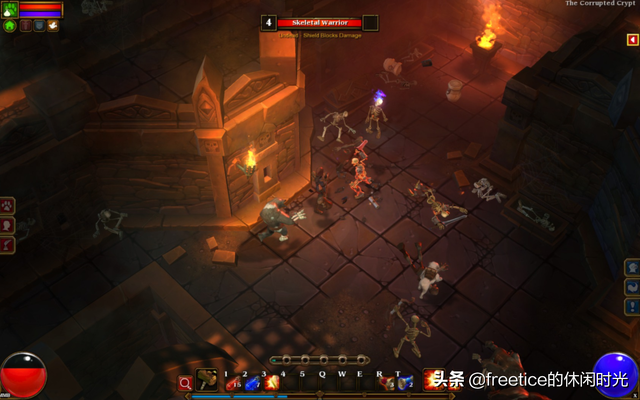Use the blue mana potion in slot 2
640x400 pixels.
point(251,382)
